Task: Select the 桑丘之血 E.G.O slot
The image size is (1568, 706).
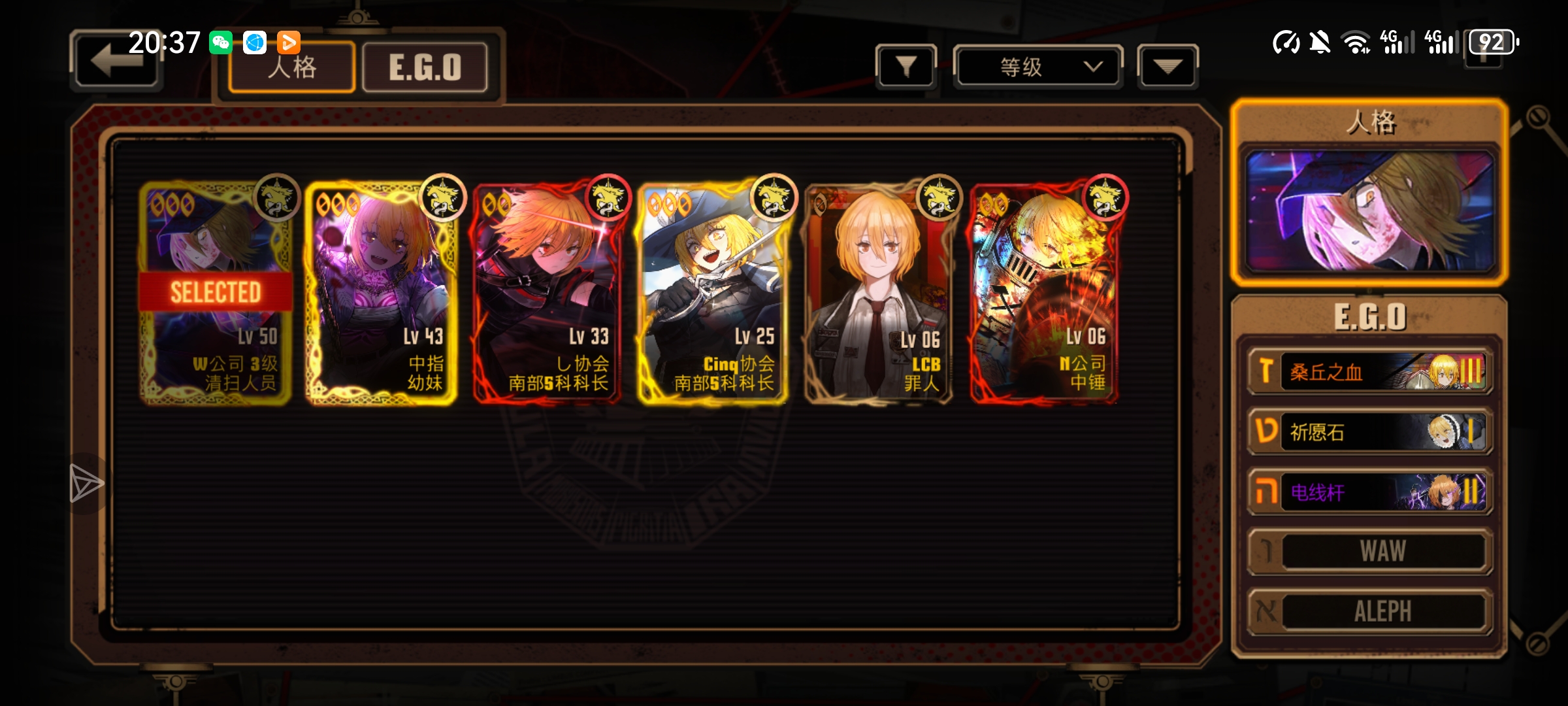Action: click(1369, 372)
